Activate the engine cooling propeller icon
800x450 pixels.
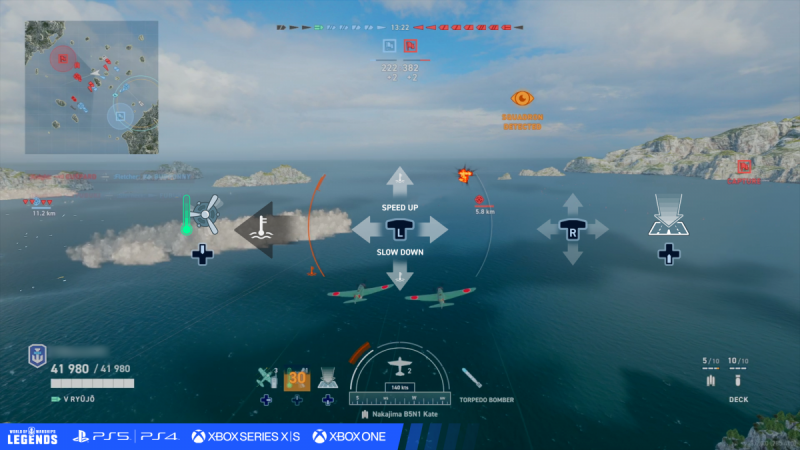coord(205,213)
